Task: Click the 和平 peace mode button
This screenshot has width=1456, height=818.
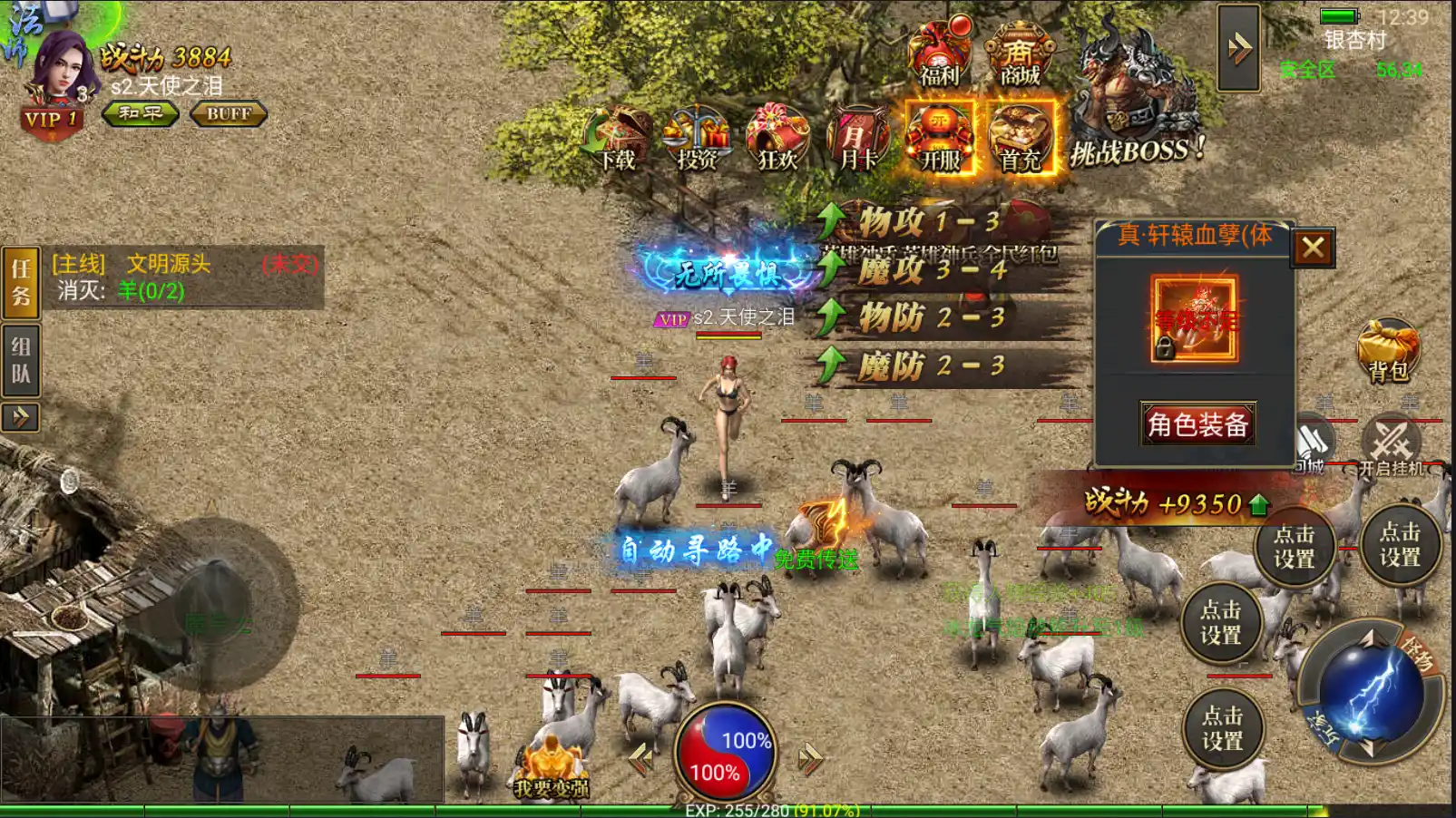Action: (141, 113)
